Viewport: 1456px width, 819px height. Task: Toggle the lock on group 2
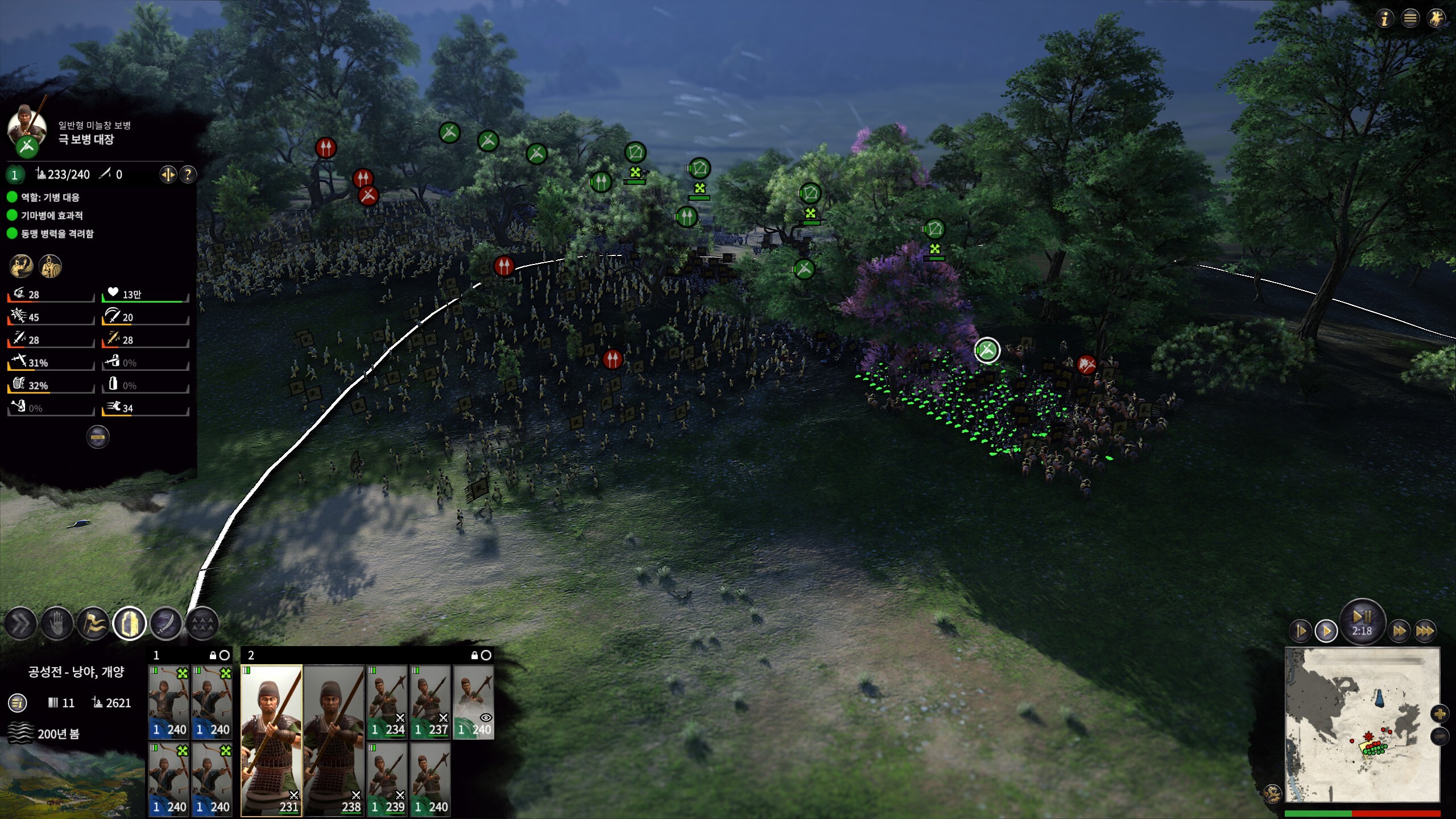(475, 655)
